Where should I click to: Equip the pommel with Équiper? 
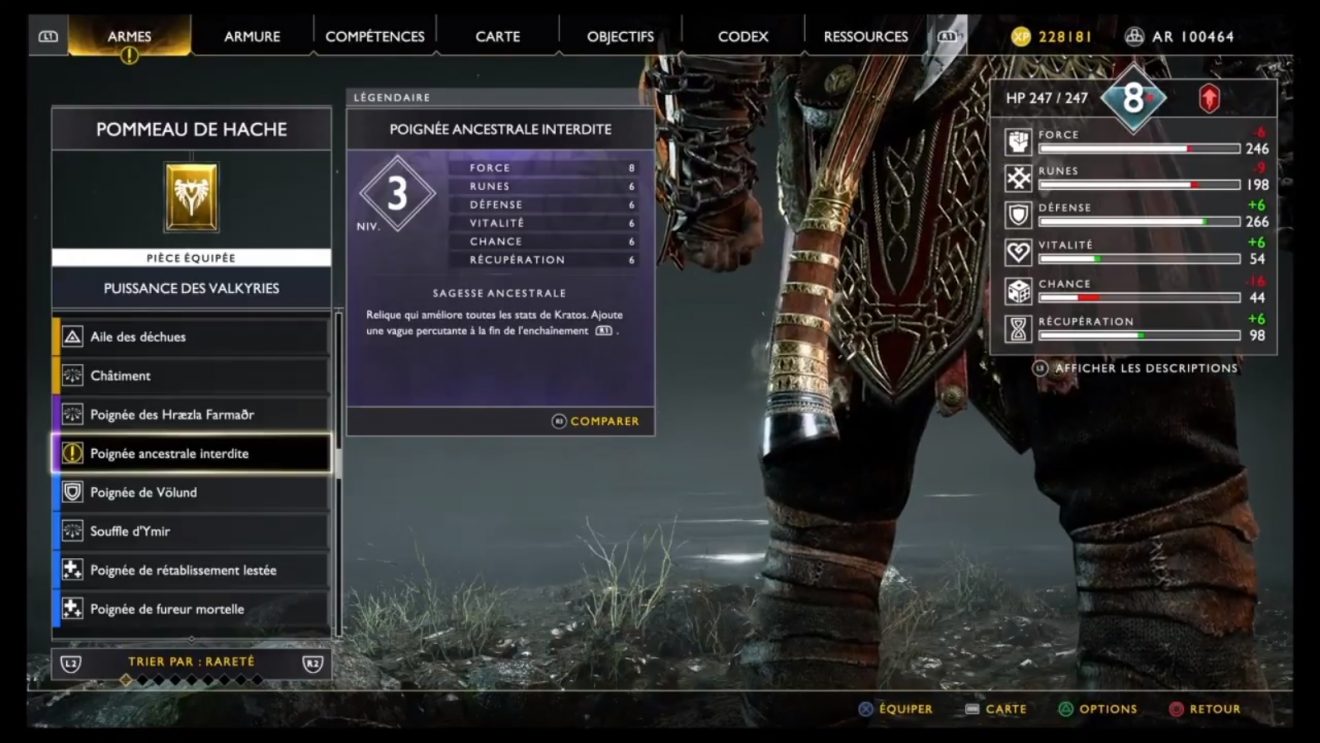tap(895, 709)
